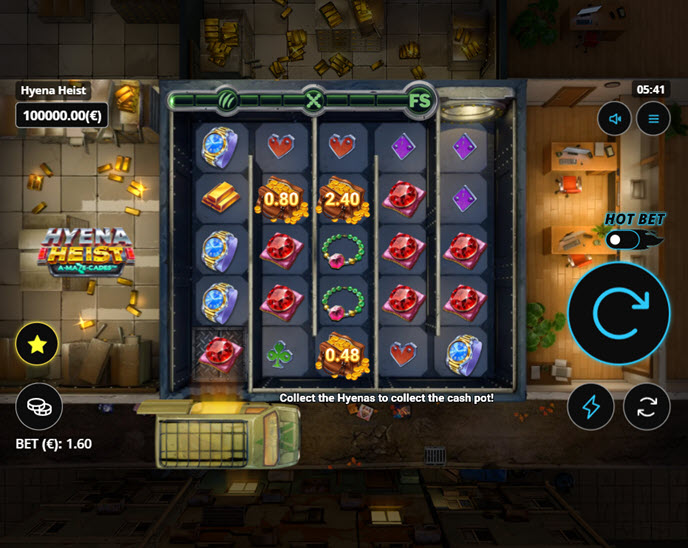Open the hamburger menu
This screenshot has height=548, width=688.
(653, 119)
